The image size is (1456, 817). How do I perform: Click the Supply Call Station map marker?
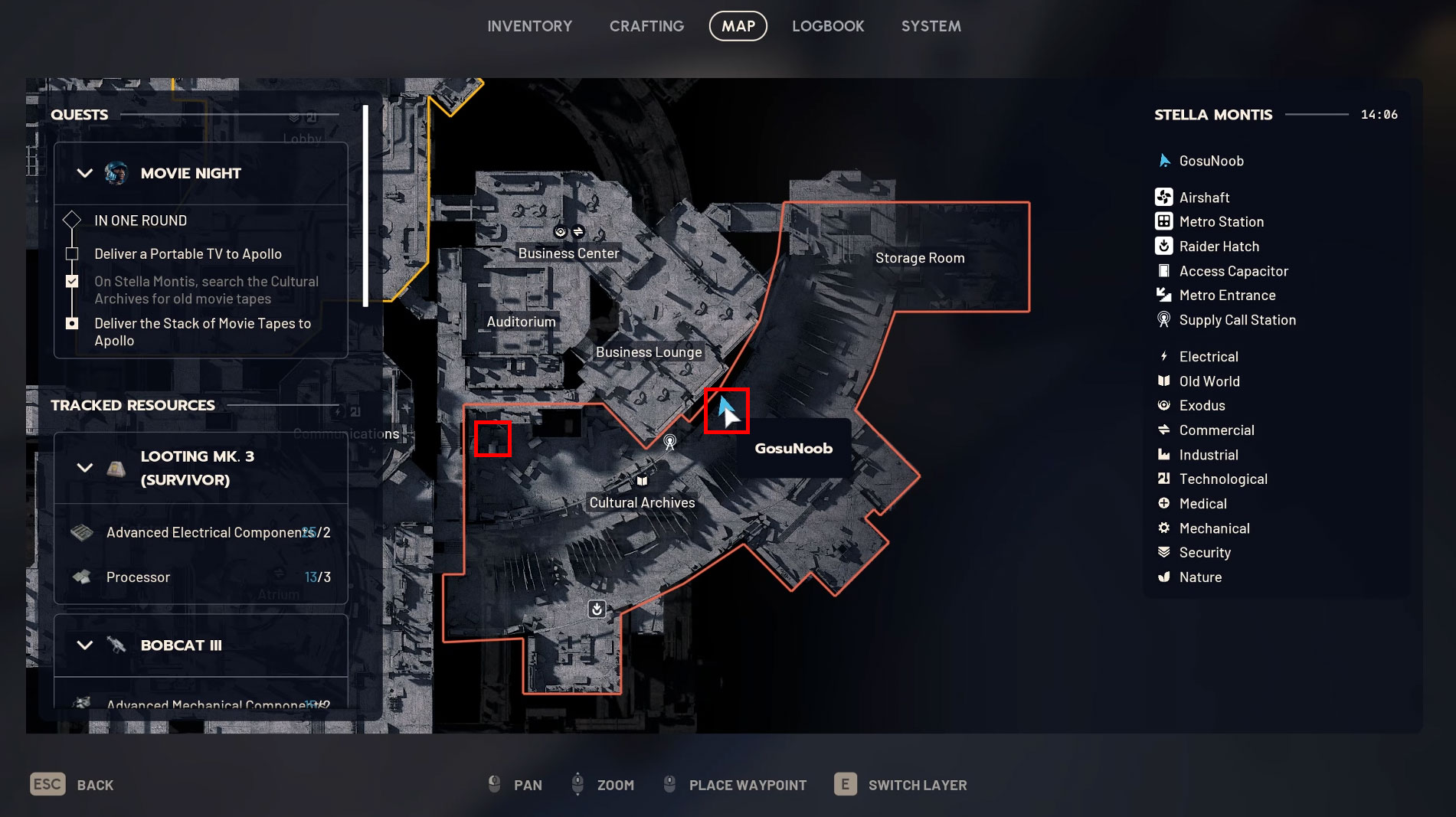(x=669, y=442)
